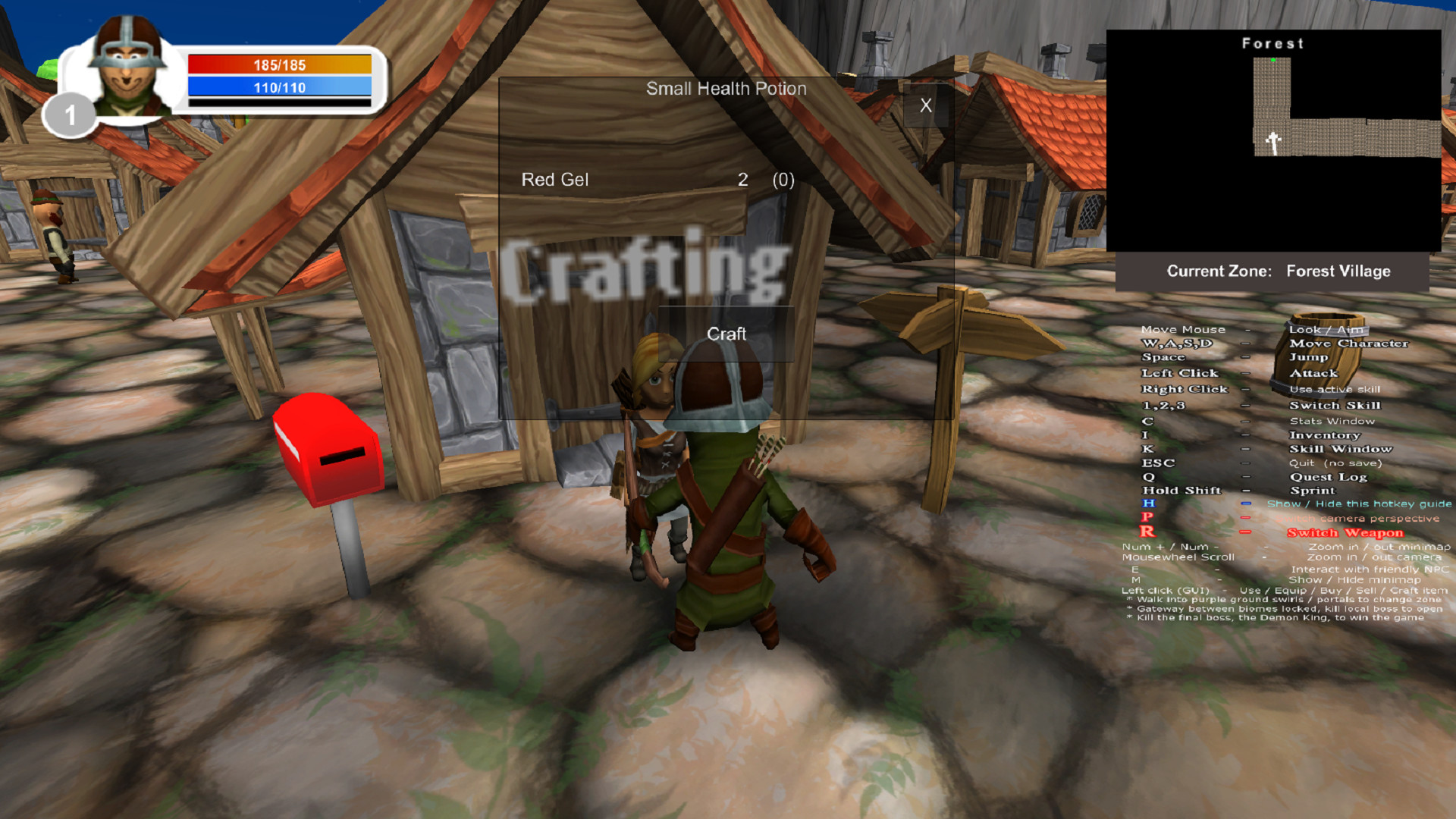Screen dimensions: 1456x819
Task: Close the Crafting window
Action: point(925,106)
